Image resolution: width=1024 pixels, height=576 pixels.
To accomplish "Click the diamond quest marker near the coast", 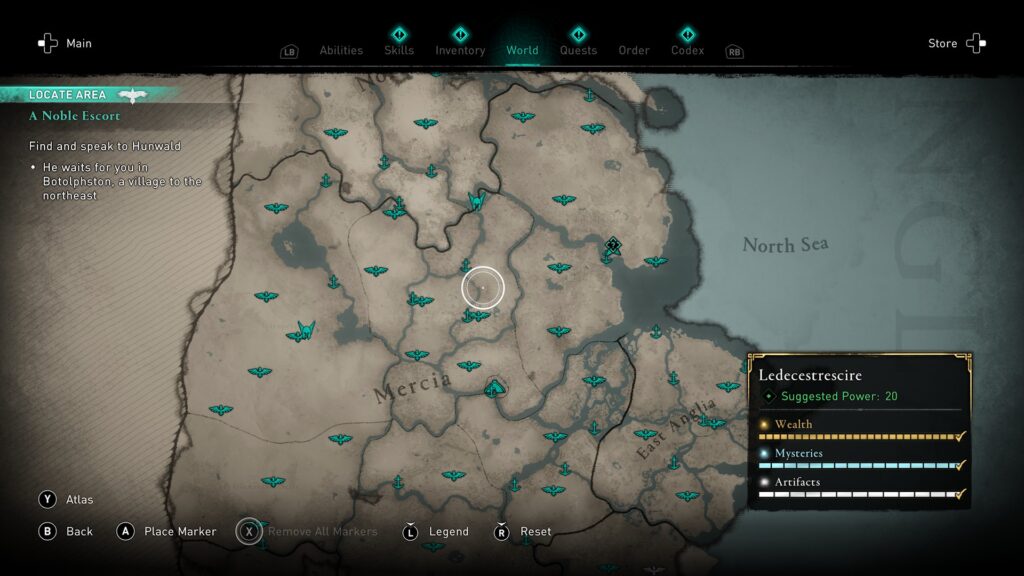I will [x=613, y=244].
